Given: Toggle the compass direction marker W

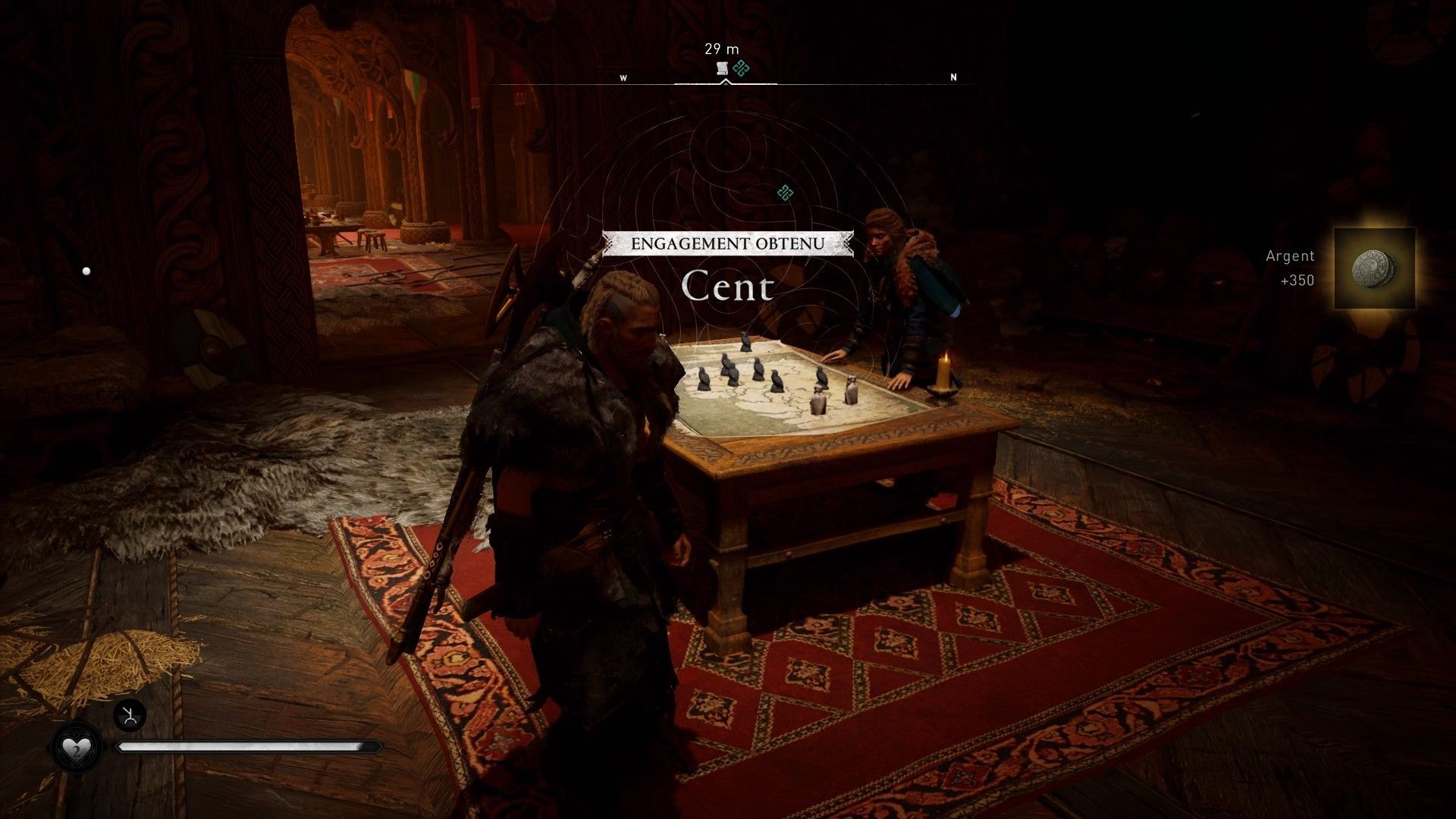Looking at the screenshot, I should pyautogui.click(x=625, y=77).
